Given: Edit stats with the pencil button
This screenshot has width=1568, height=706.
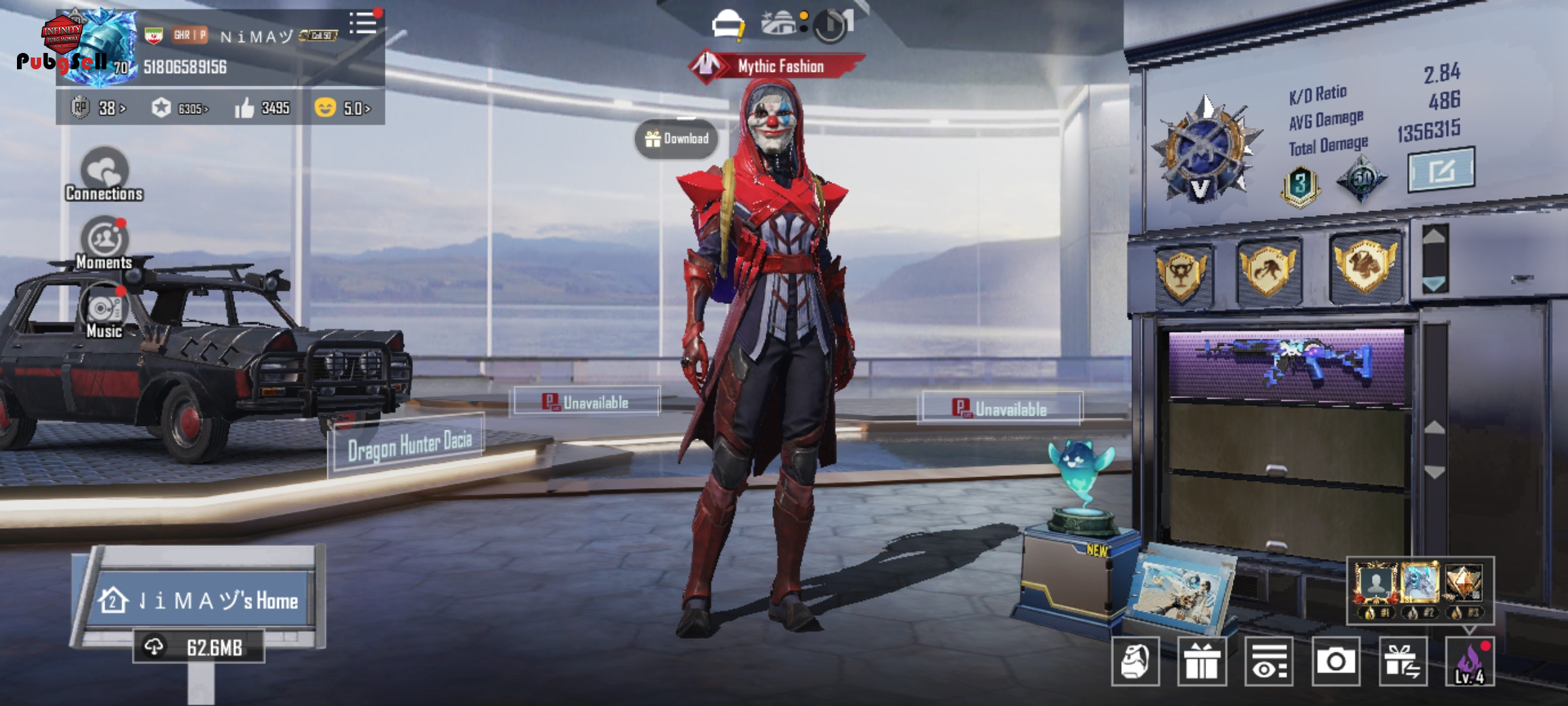Looking at the screenshot, I should [x=1441, y=170].
